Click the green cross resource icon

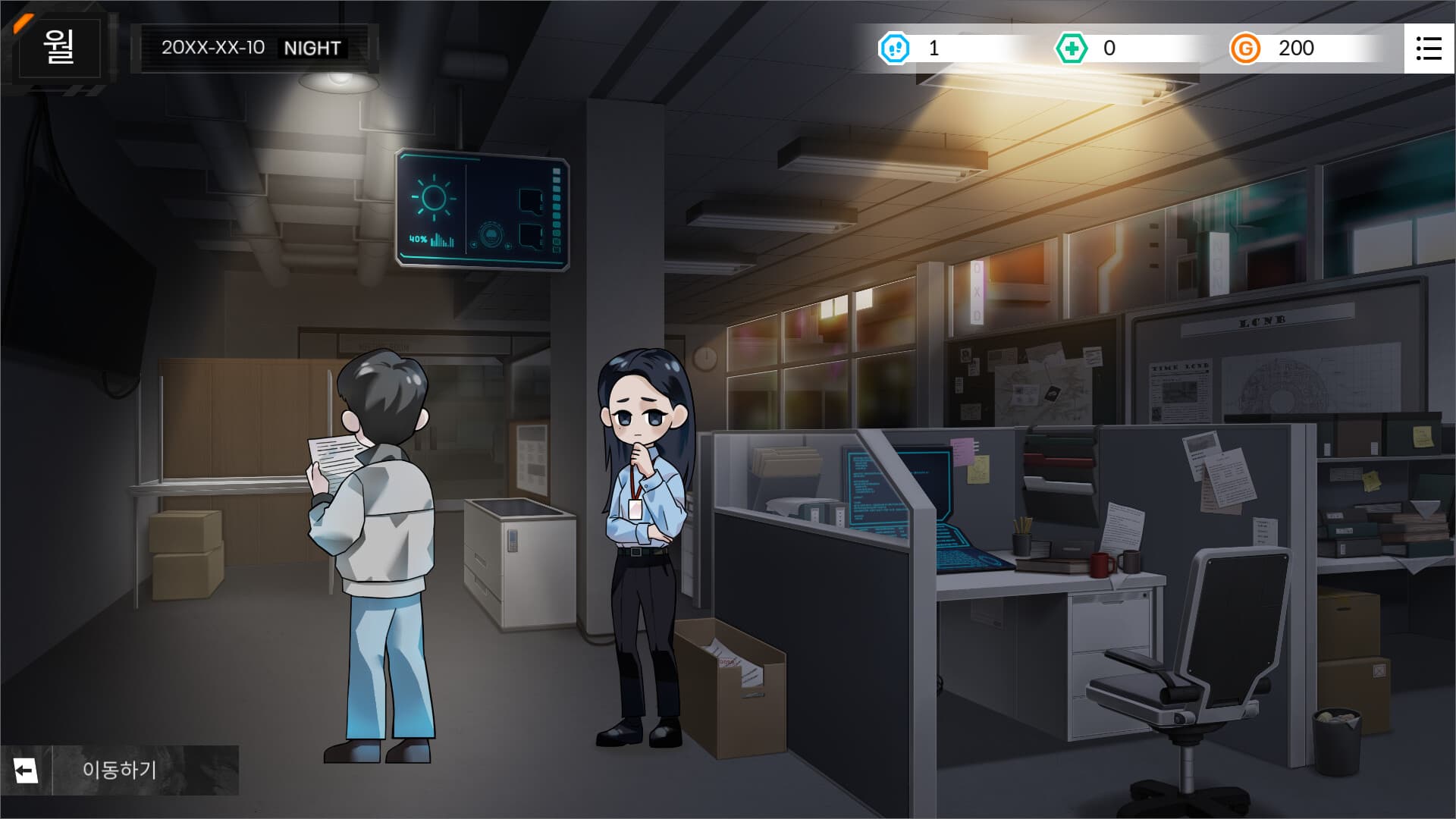(x=1073, y=49)
